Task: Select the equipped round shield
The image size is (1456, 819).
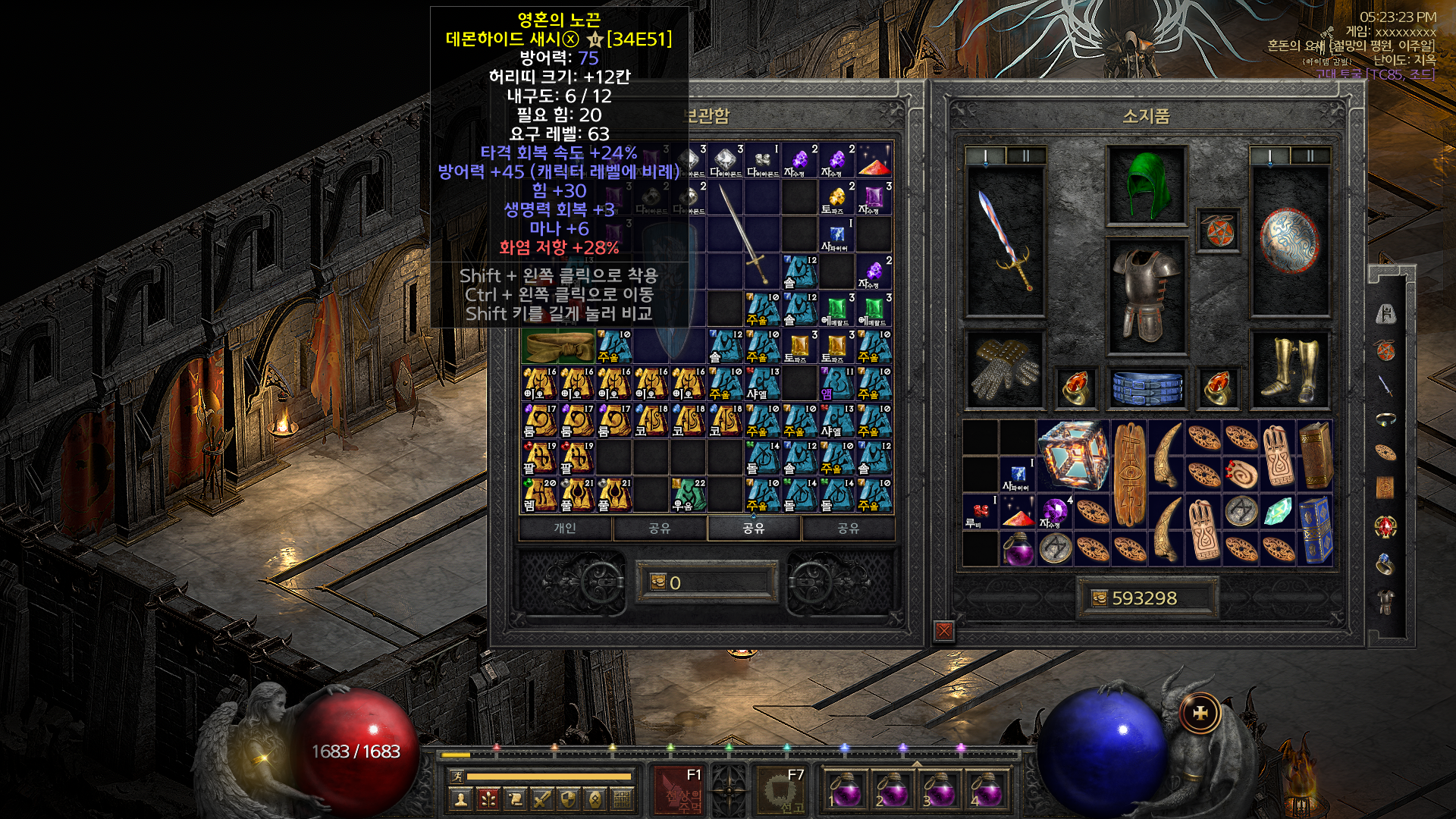Action: 1289,240
